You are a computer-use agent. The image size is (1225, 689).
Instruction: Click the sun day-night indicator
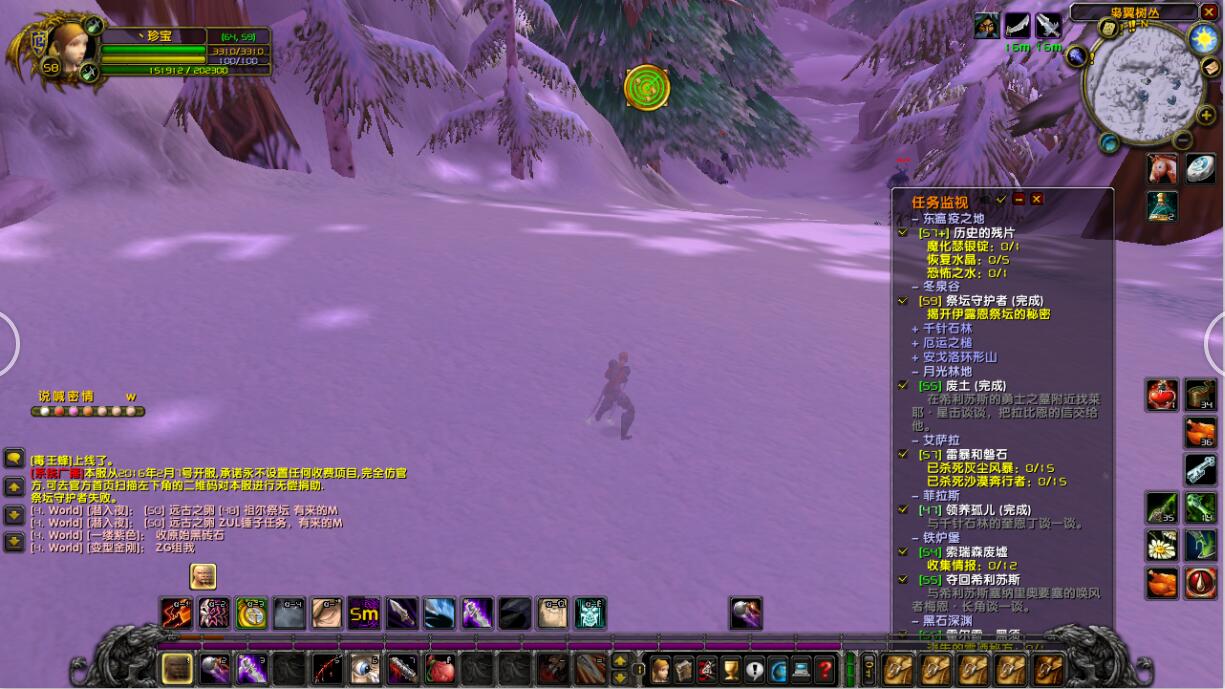pos(1202,38)
